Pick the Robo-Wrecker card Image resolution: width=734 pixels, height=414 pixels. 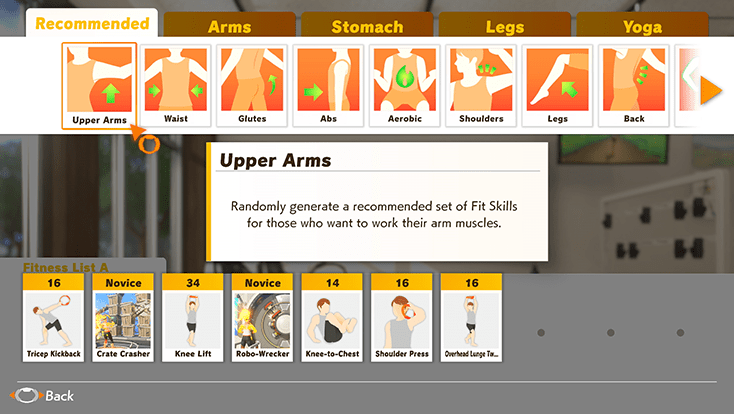coord(263,317)
